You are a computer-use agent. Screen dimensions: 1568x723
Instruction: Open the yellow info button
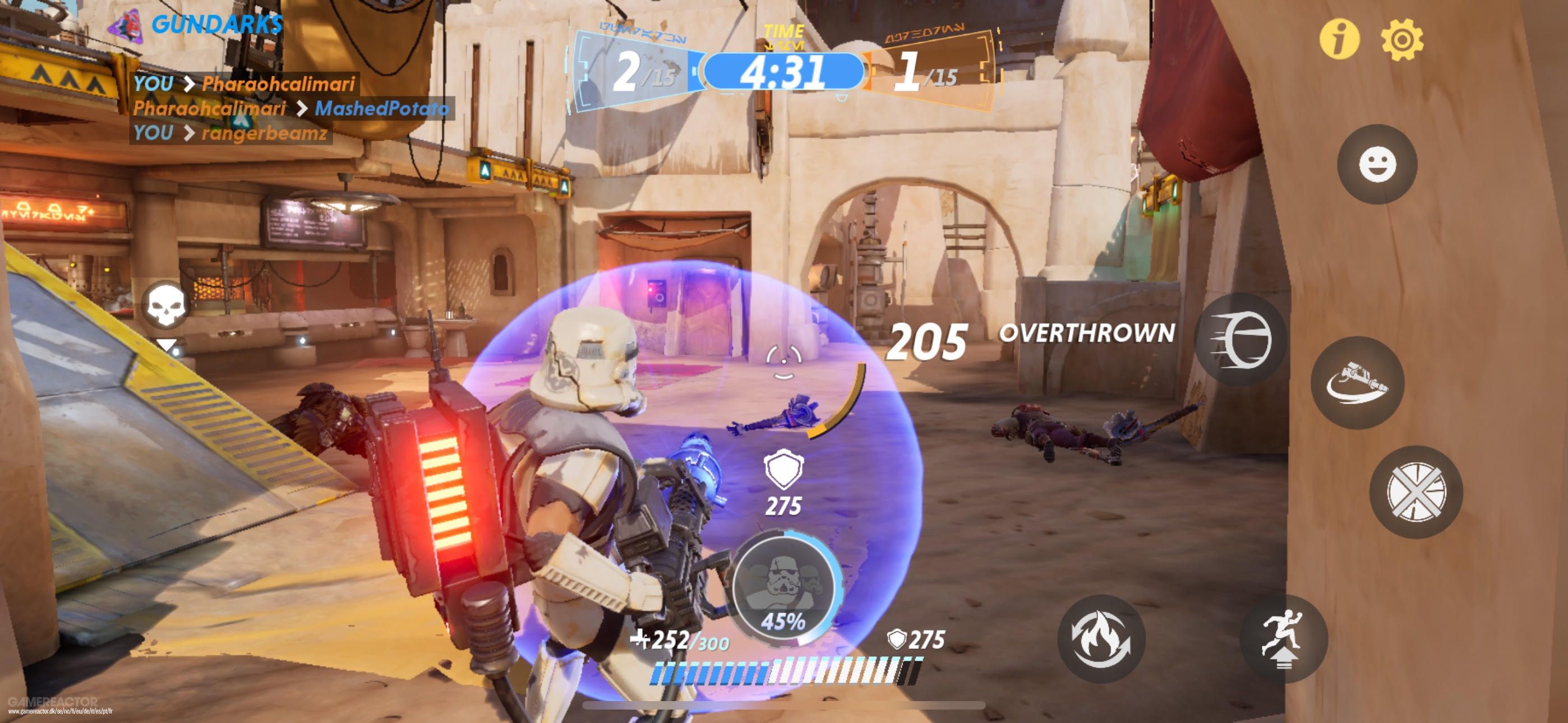(1339, 39)
